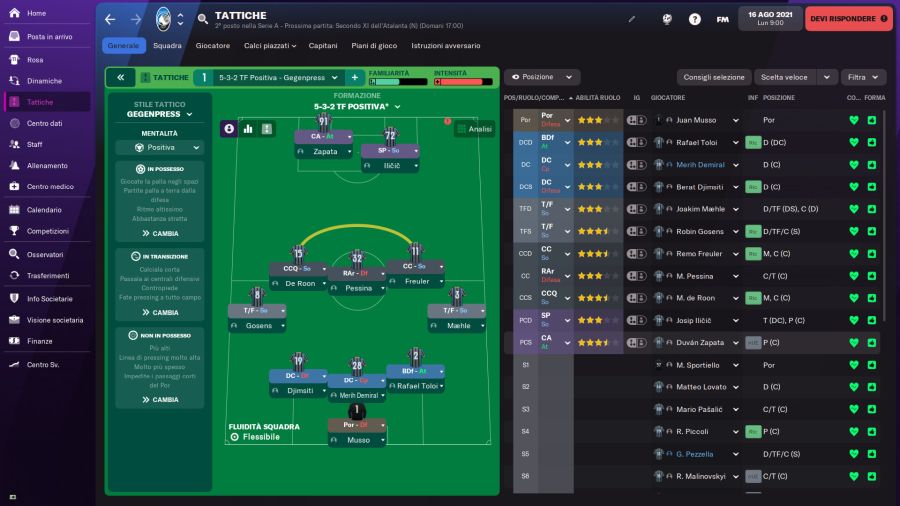Switch to the Giocatore tab
The image size is (900, 506).
[x=212, y=45]
